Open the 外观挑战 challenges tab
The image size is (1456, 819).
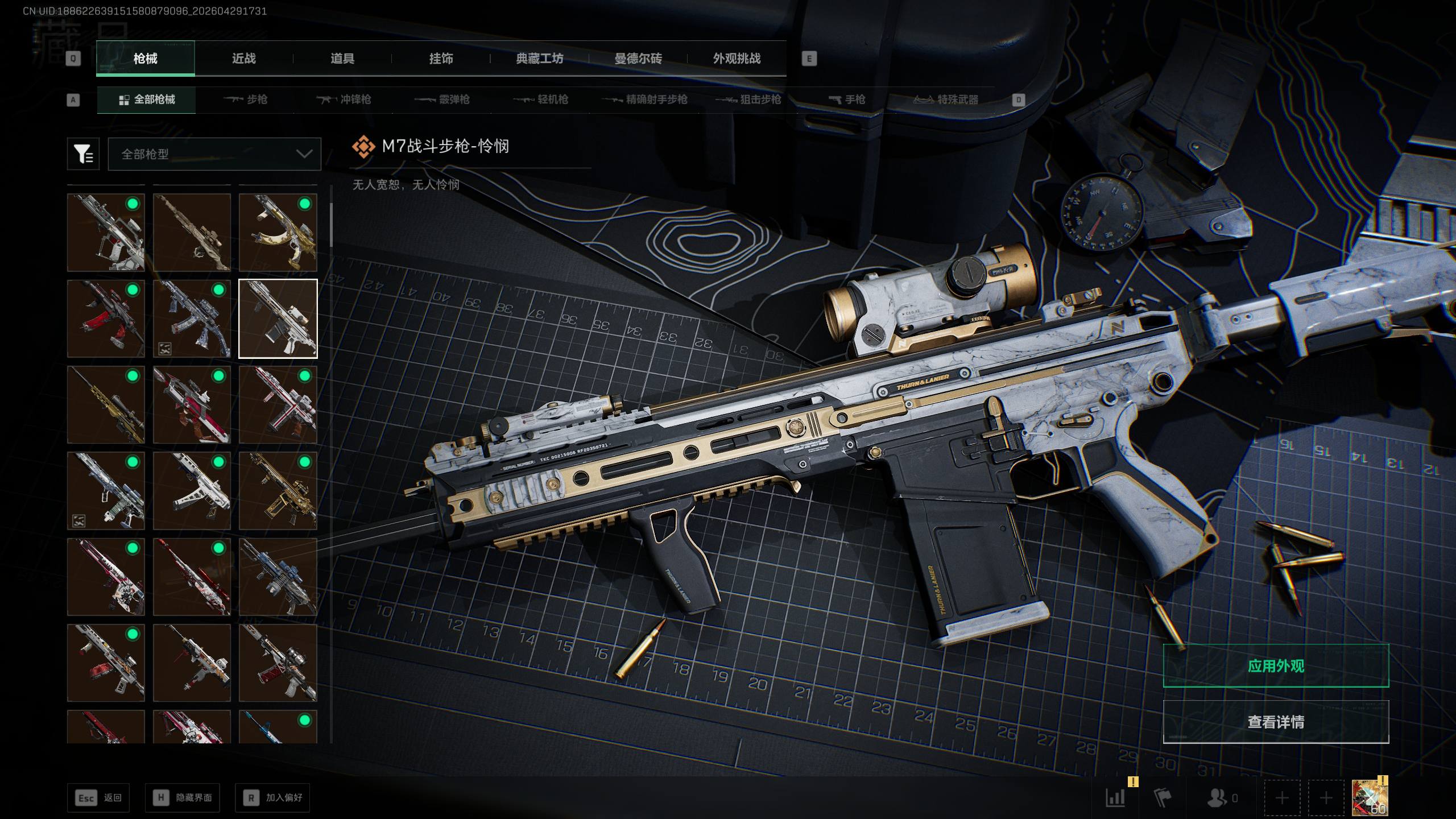(x=737, y=59)
